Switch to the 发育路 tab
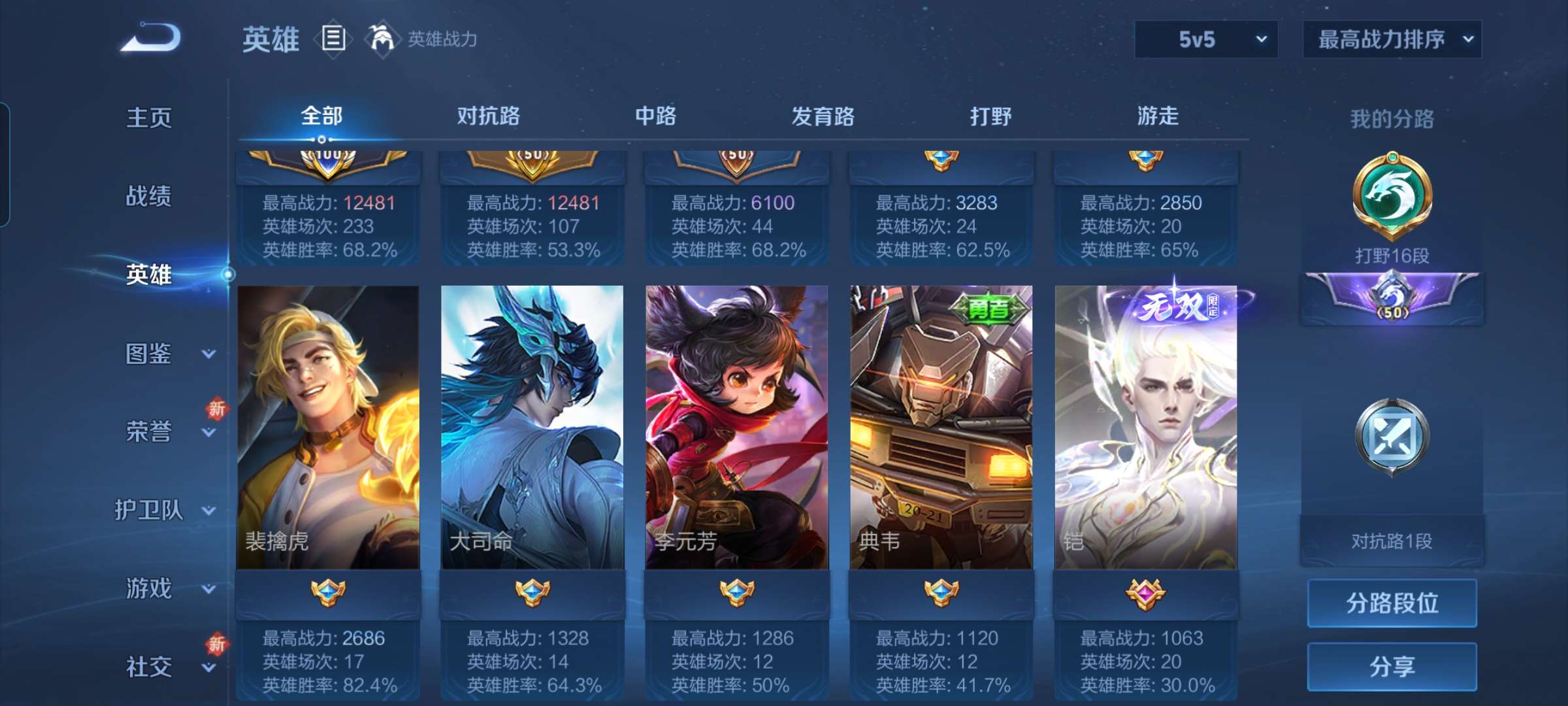Screen dimensions: 1568x706 (x=823, y=116)
